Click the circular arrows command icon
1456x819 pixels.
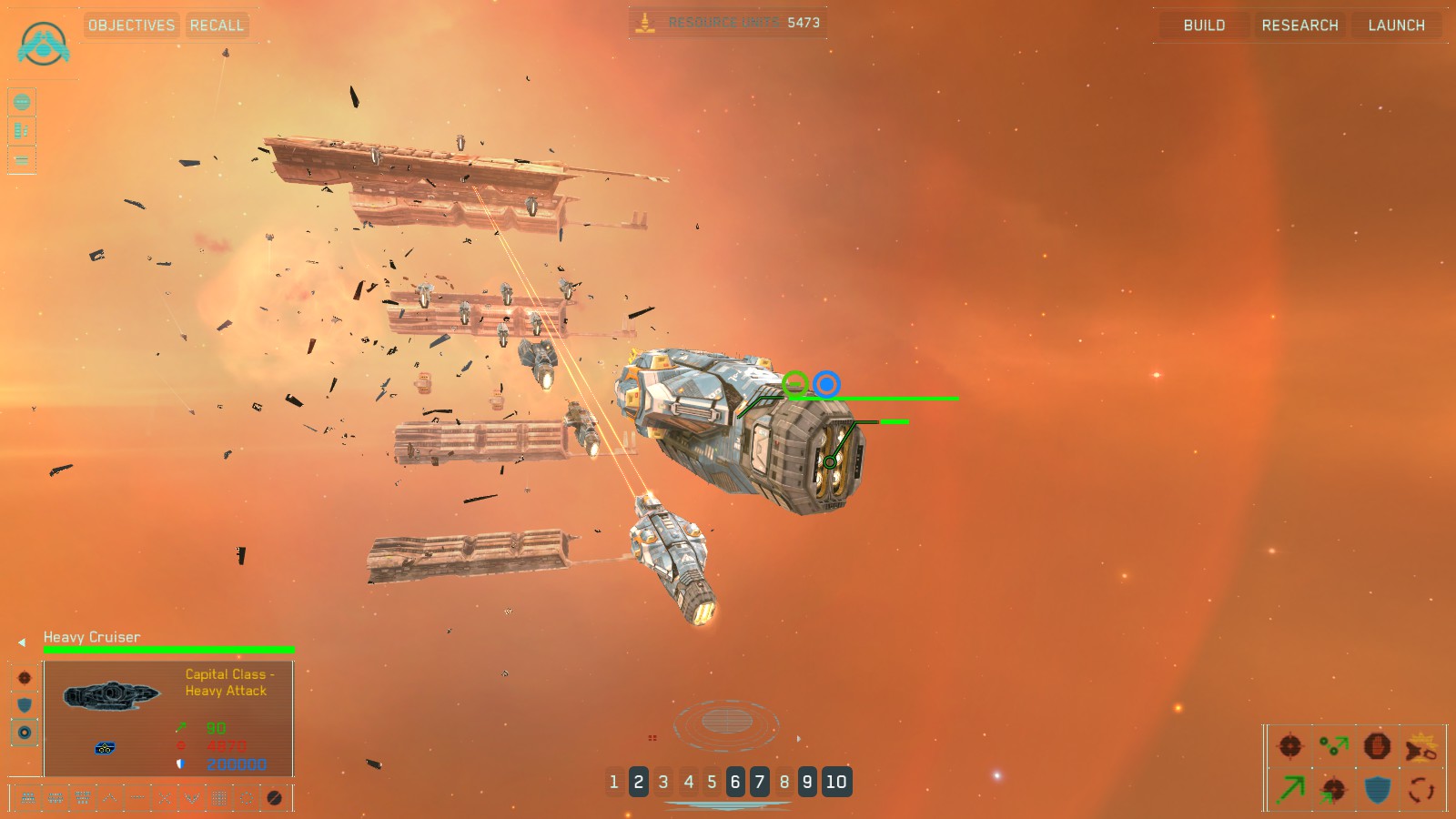click(1421, 789)
